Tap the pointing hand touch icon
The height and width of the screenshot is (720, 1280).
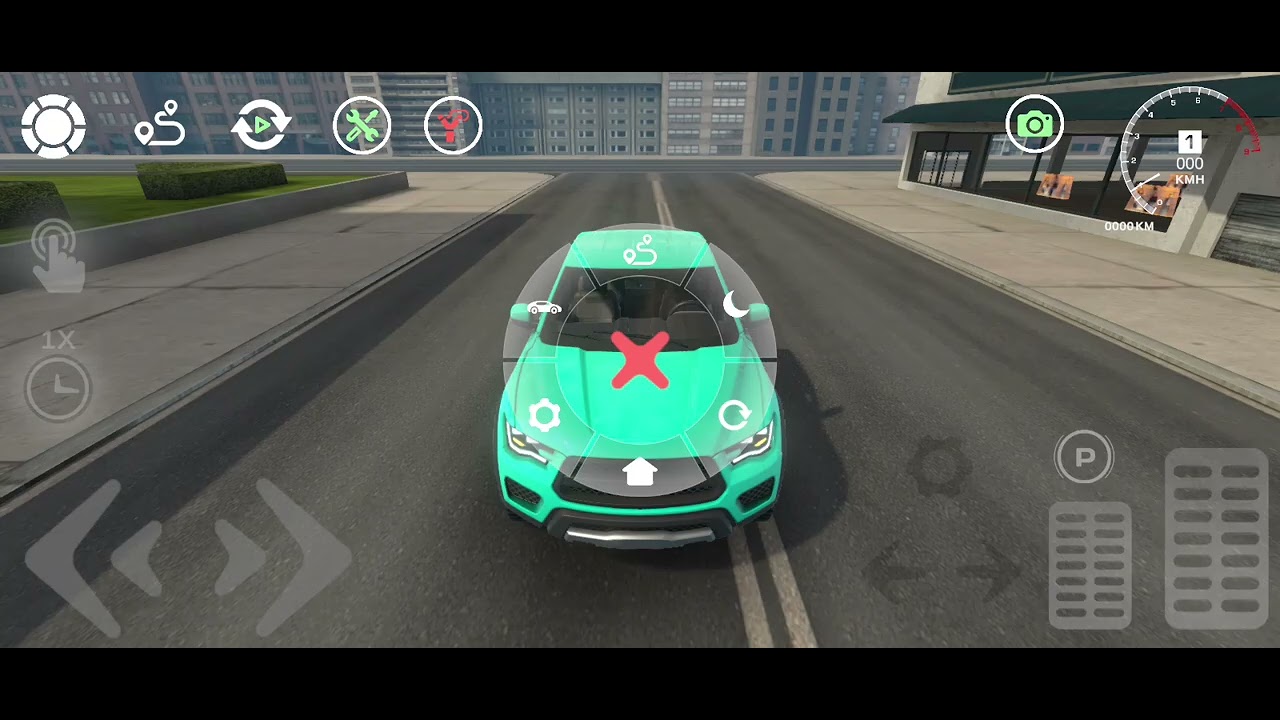tap(58, 257)
